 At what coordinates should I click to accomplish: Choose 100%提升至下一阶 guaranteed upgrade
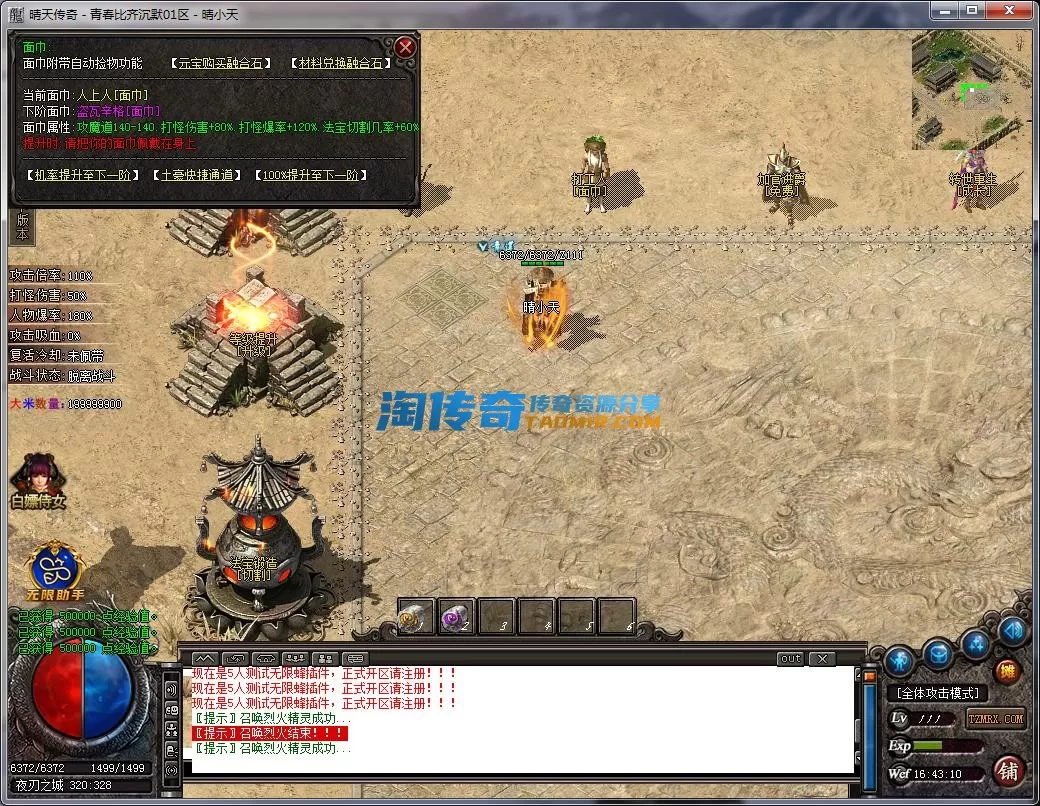coord(310,175)
